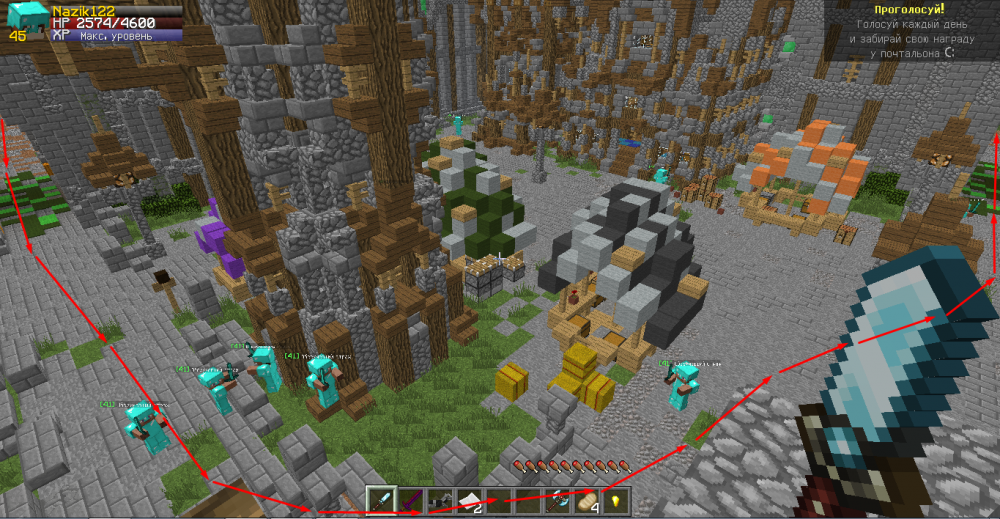Select the bread stack slot

tap(585, 500)
